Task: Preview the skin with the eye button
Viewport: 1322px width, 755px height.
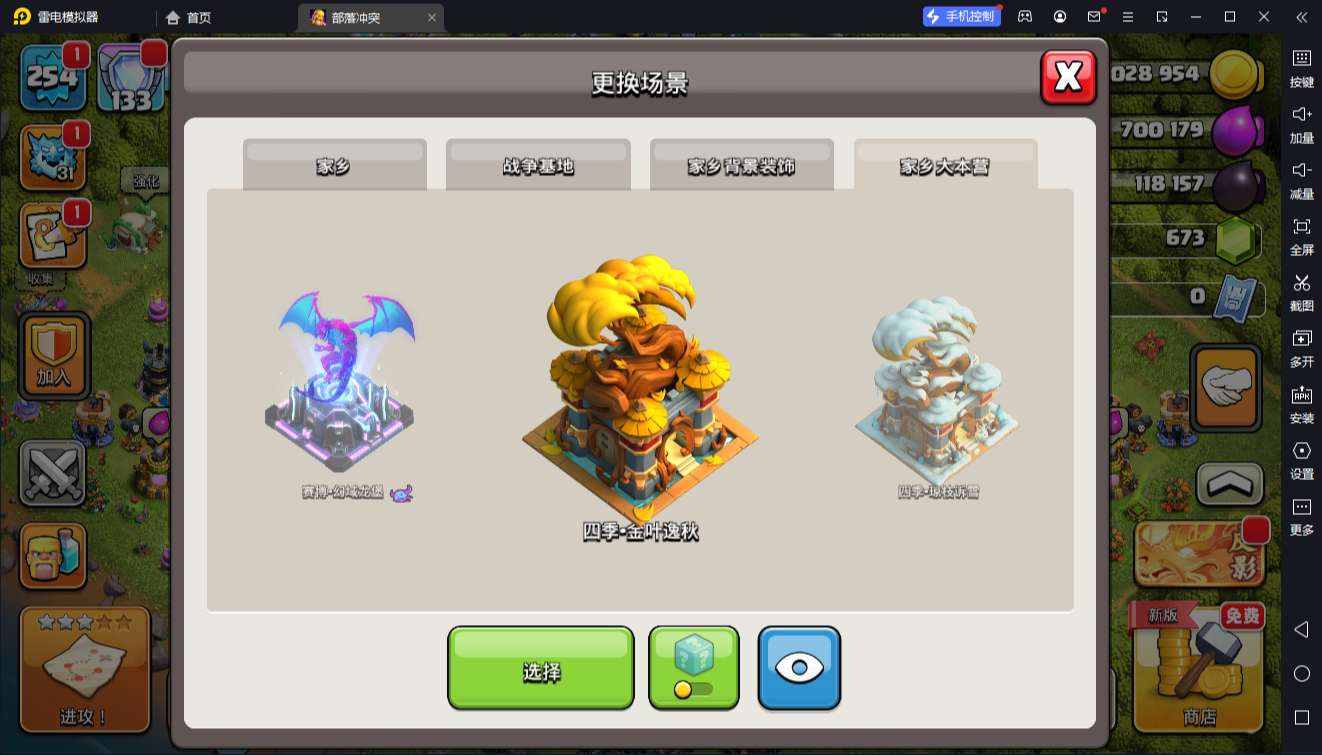Action: pyautogui.click(x=799, y=668)
